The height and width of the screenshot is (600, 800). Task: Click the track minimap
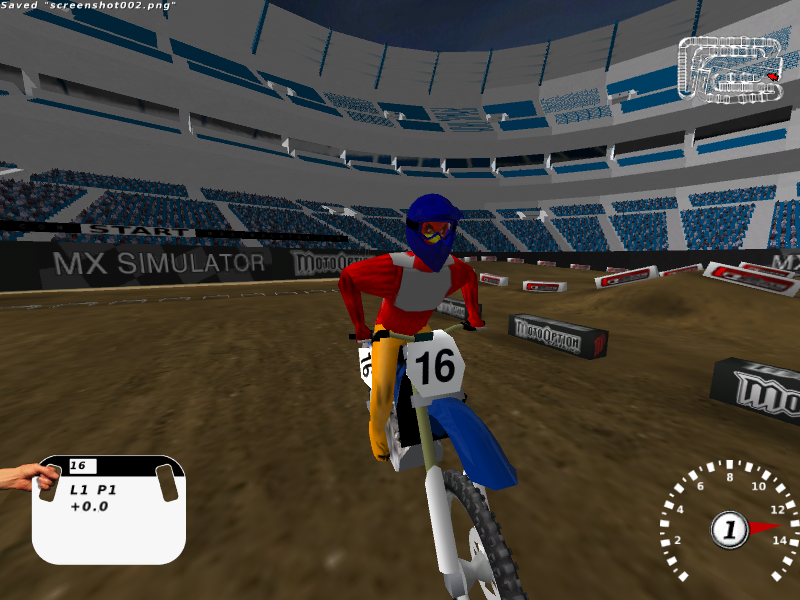[x=730, y=68]
